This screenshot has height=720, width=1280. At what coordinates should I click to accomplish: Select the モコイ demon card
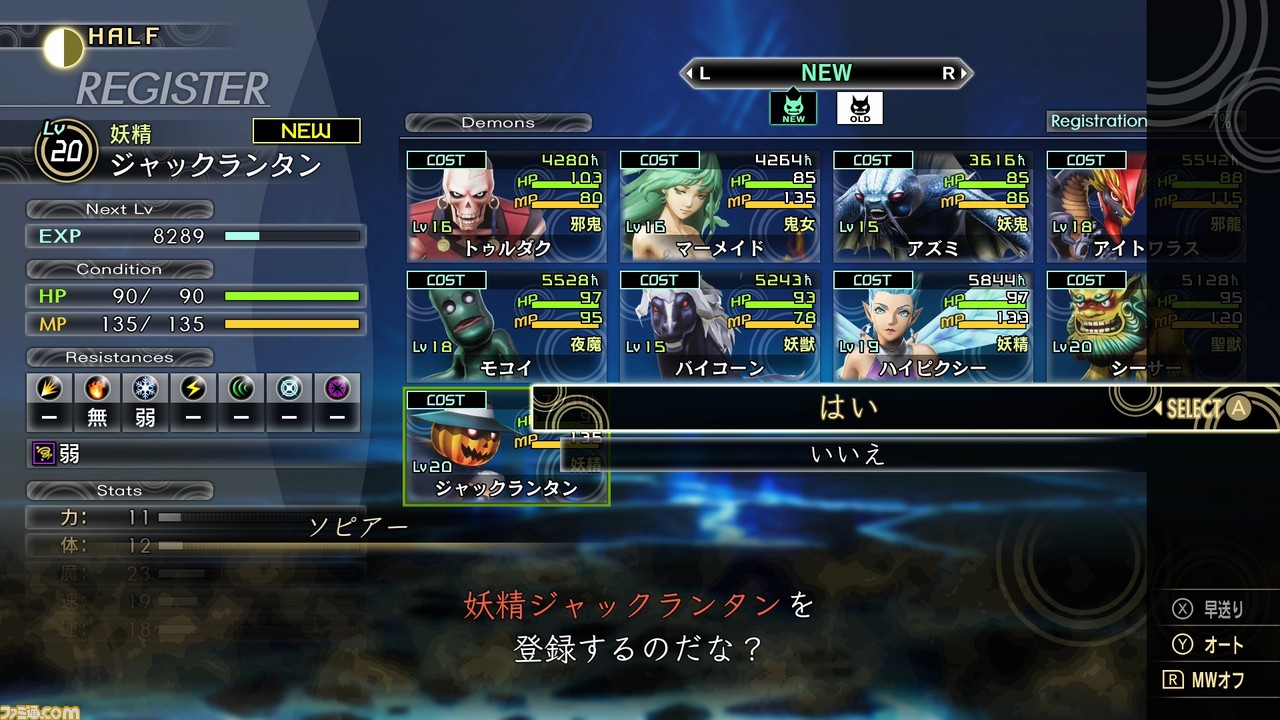tap(506, 327)
